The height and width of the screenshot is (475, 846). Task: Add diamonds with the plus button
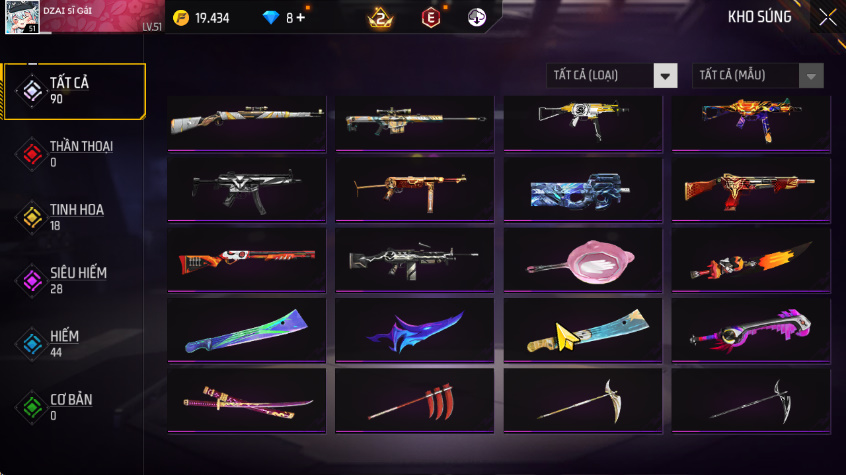pyautogui.click(x=301, y=18)
